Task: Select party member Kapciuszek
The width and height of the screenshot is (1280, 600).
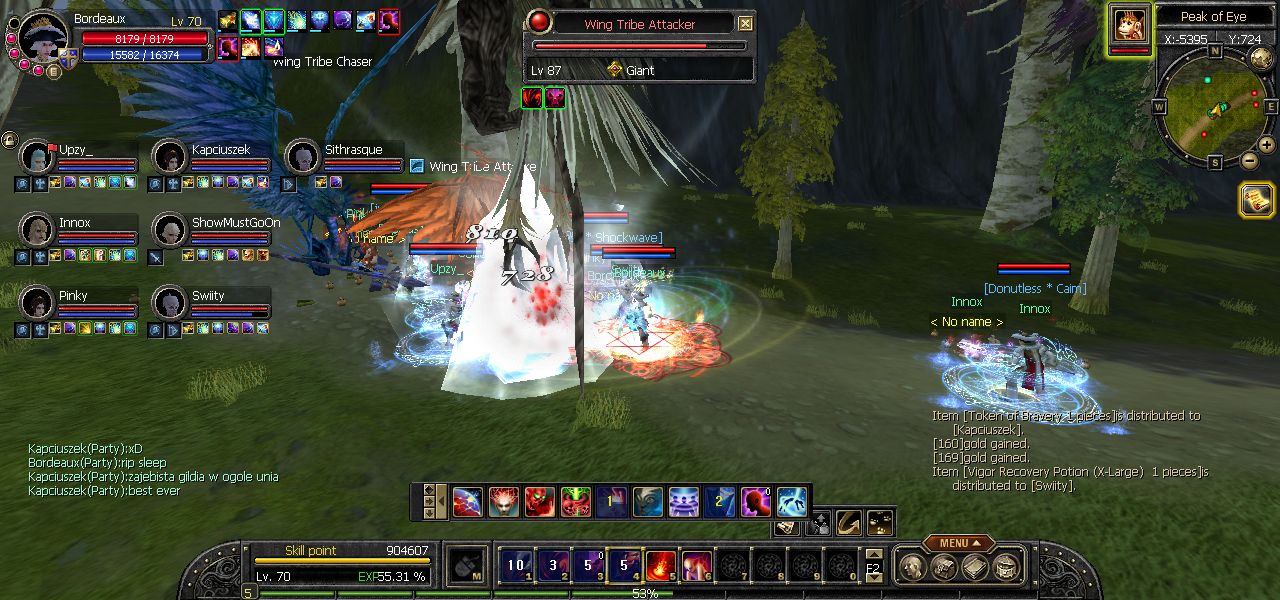Action: click(170, 157)
